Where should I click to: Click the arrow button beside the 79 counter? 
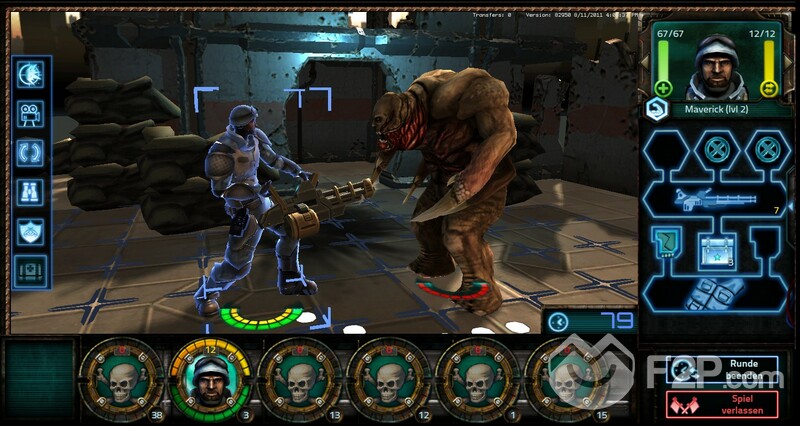(559, 322)
